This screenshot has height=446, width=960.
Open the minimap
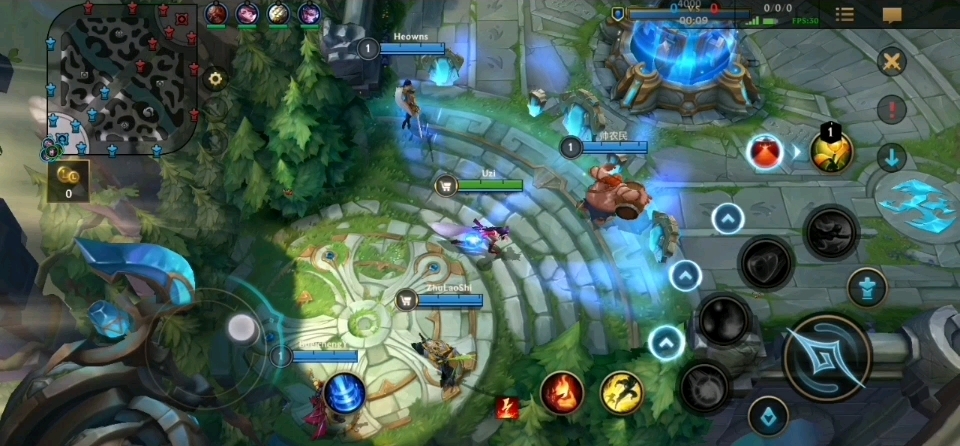(x=120, y=78)
